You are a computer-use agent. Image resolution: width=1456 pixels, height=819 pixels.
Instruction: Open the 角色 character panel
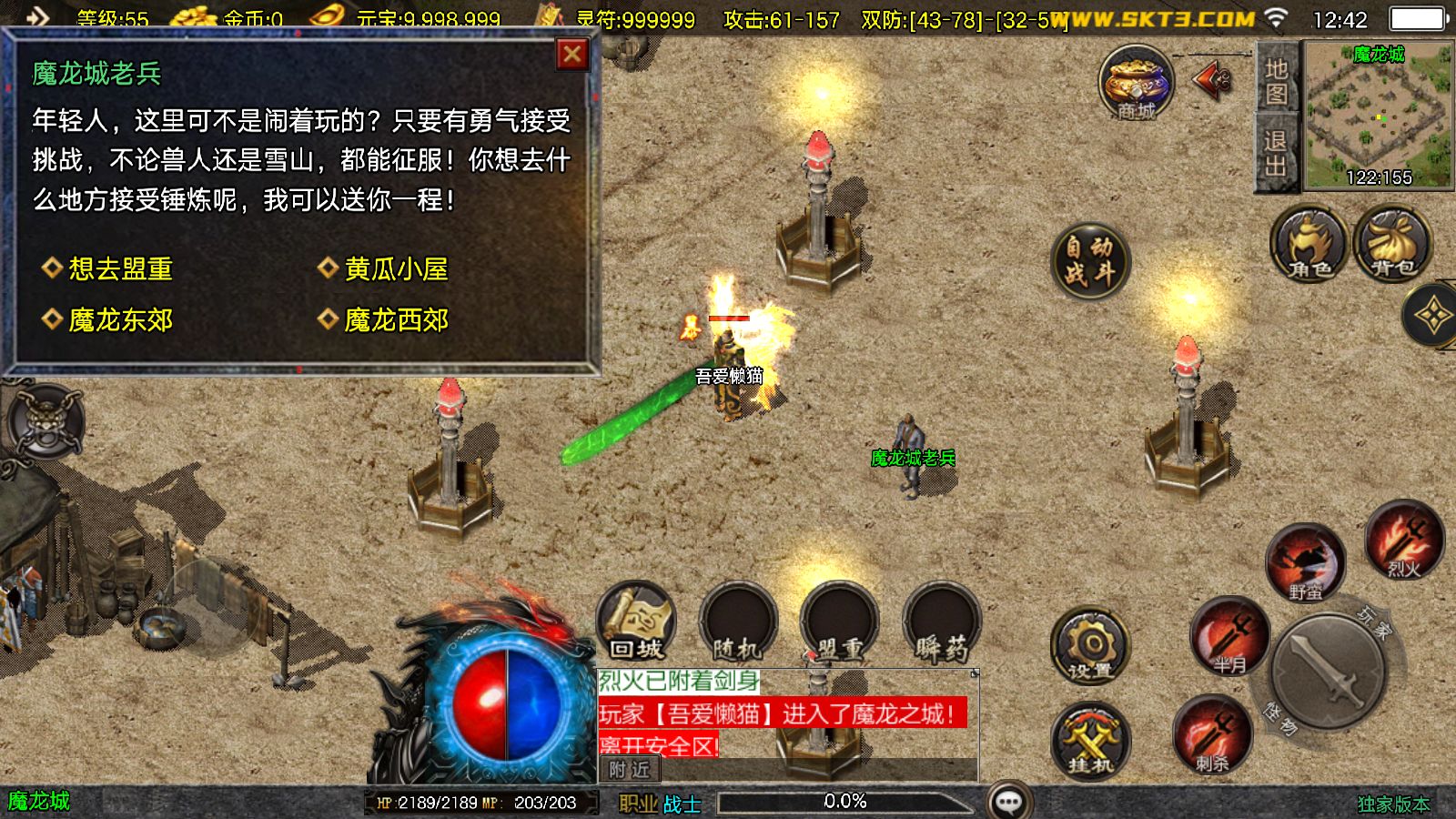(x=1308, y=246)
